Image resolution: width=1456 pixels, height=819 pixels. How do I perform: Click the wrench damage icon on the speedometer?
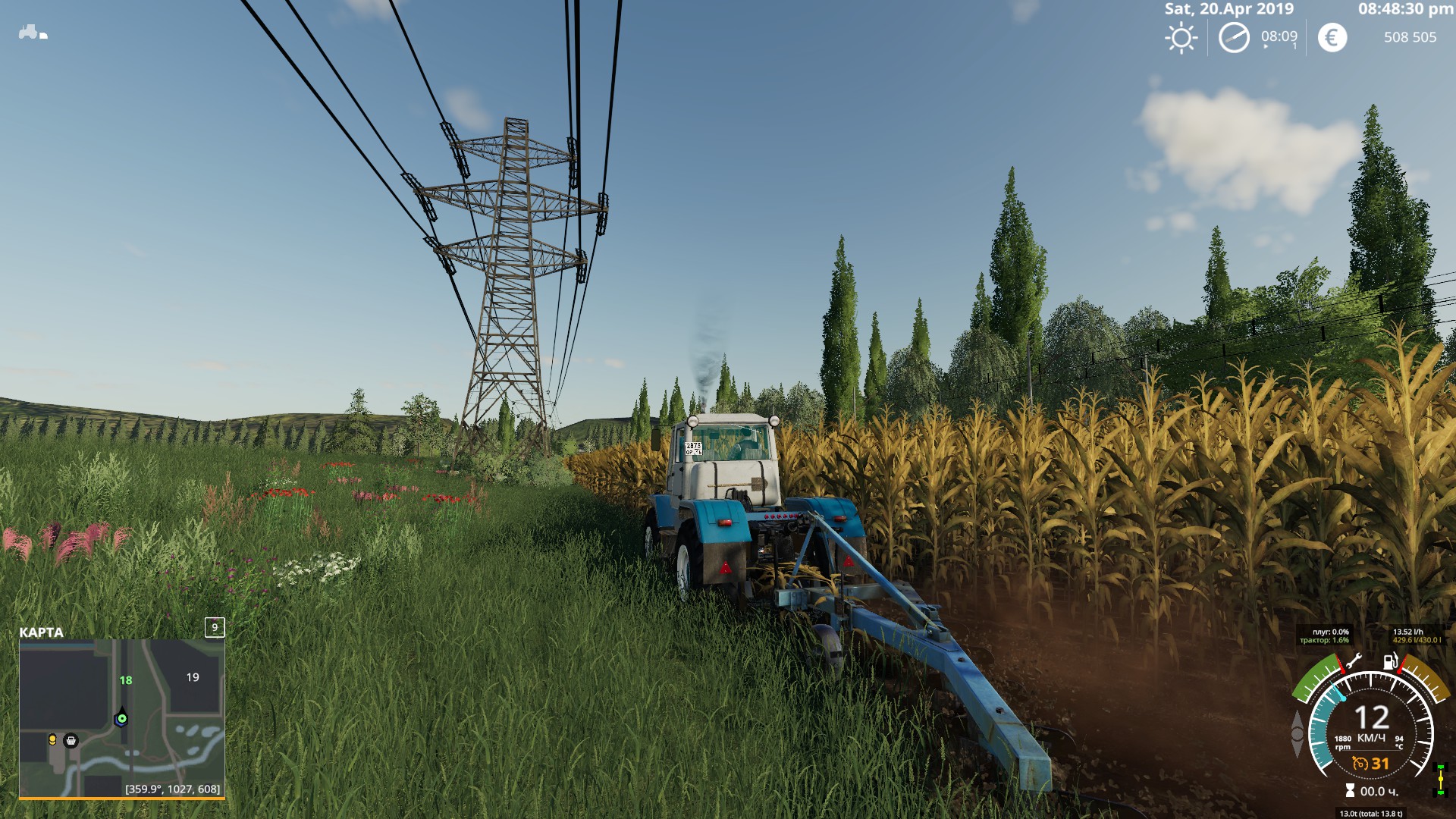(1354, 662)
